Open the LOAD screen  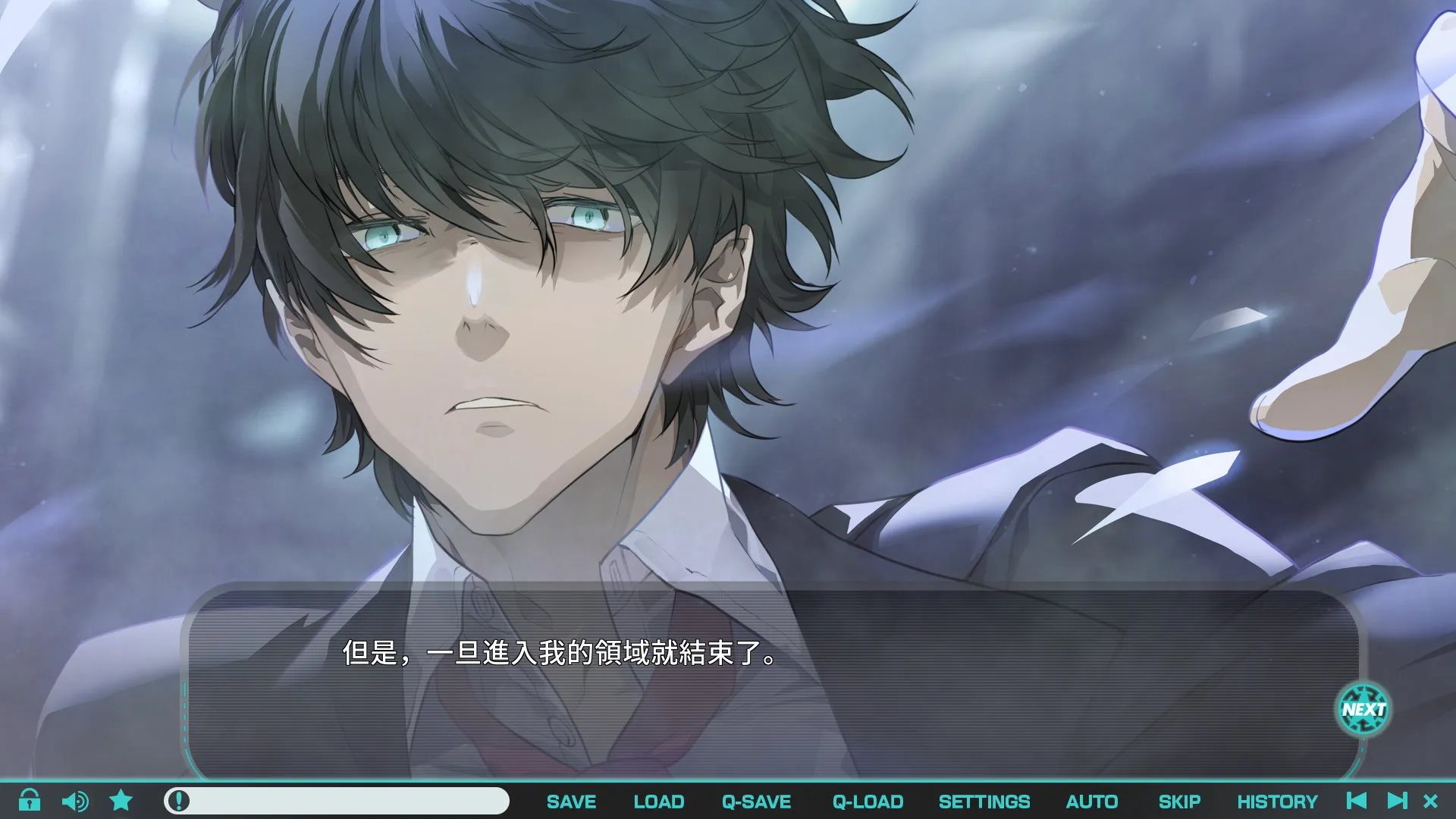(x=658, y=801)
